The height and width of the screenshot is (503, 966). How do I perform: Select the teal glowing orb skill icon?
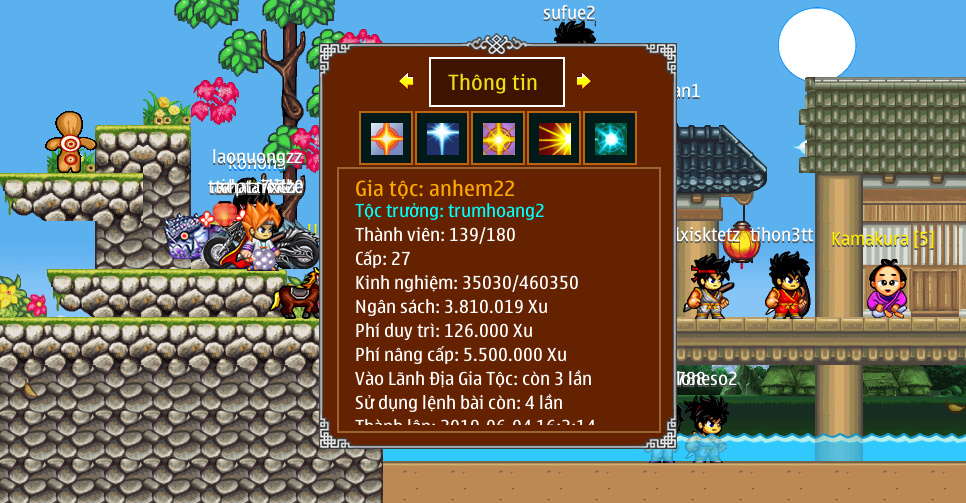609,138
